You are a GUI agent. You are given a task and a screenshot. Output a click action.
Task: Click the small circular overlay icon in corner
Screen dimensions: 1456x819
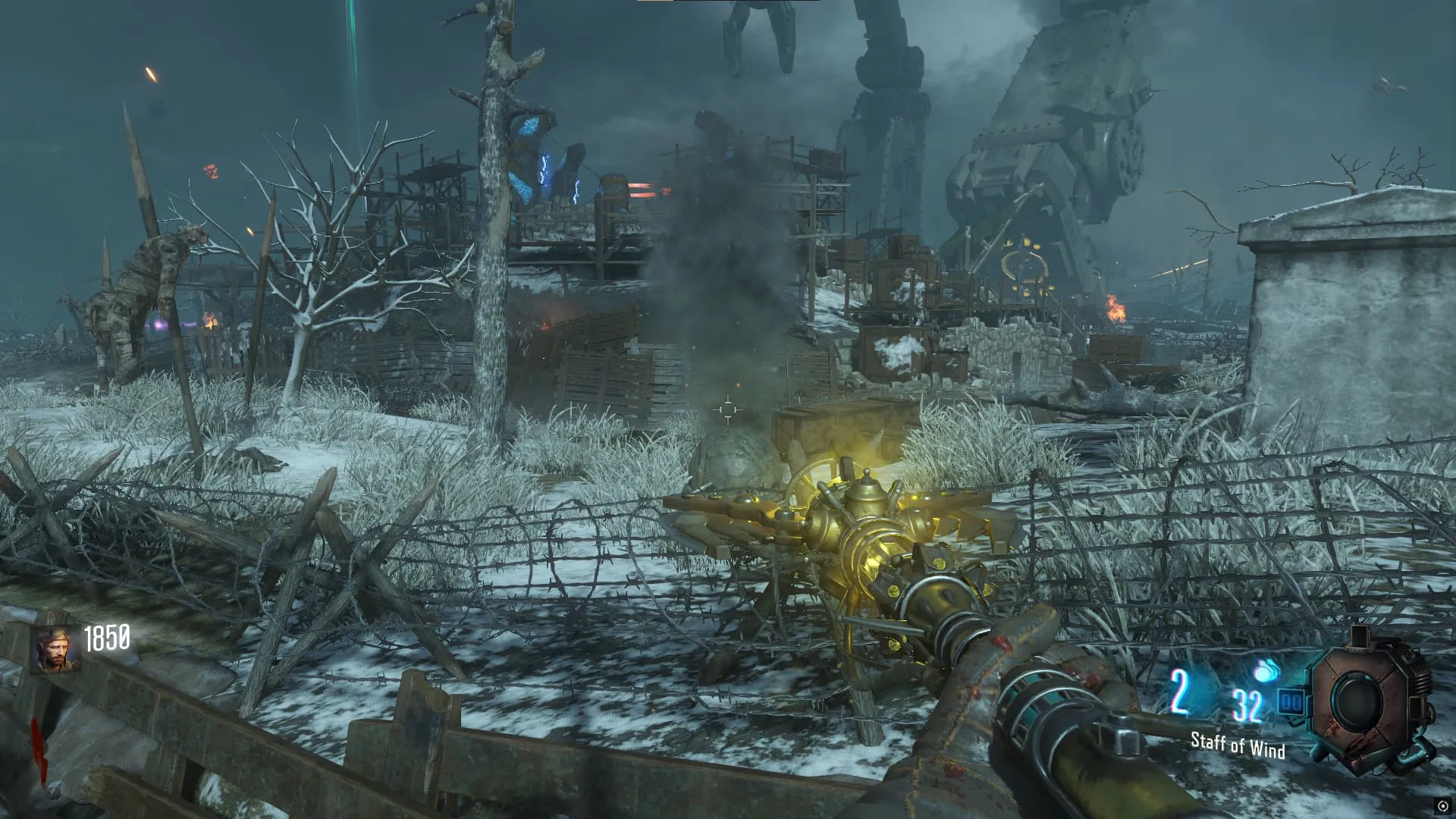[x=1442, y=806]
